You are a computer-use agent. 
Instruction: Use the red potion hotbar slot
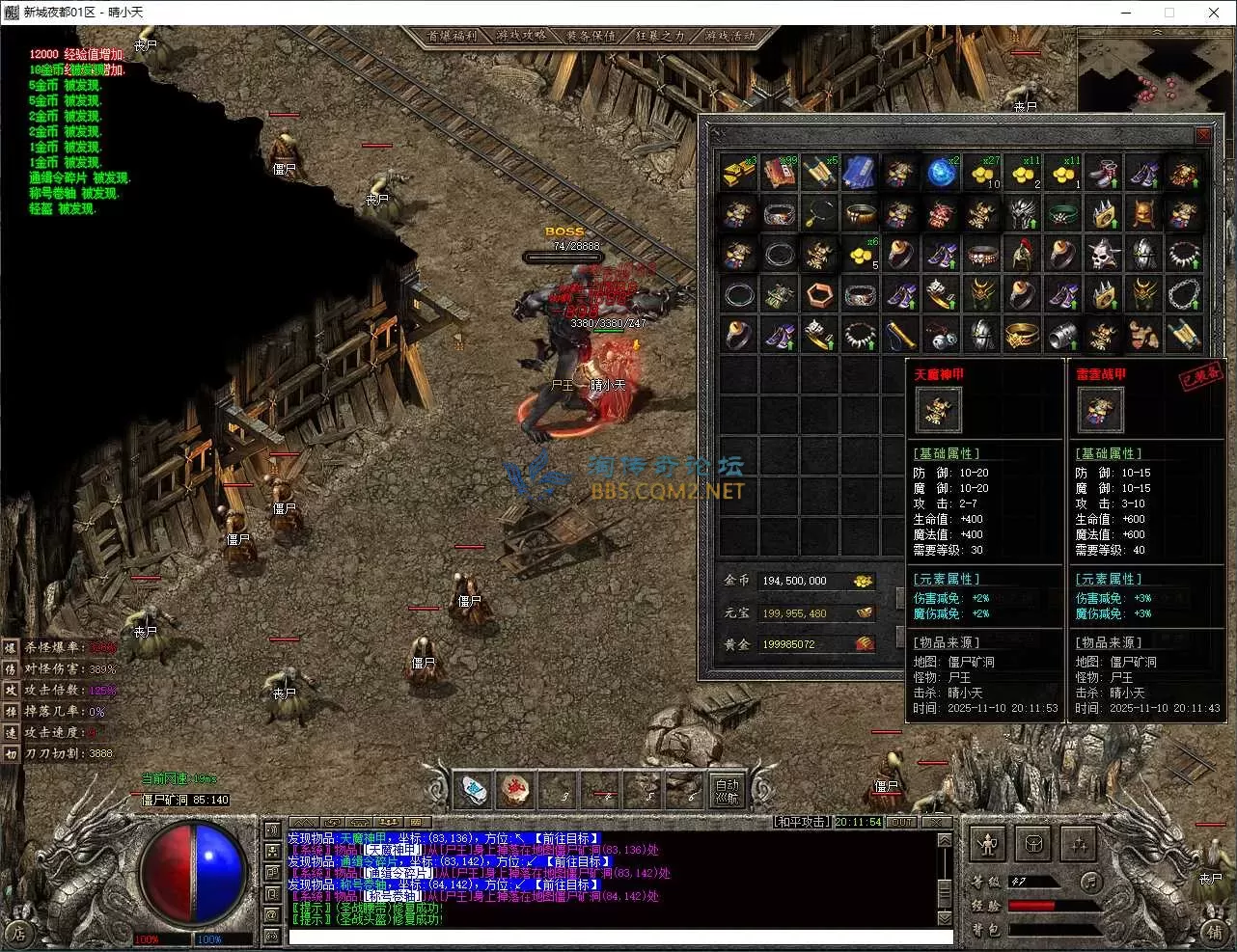[x=515, y=791]
